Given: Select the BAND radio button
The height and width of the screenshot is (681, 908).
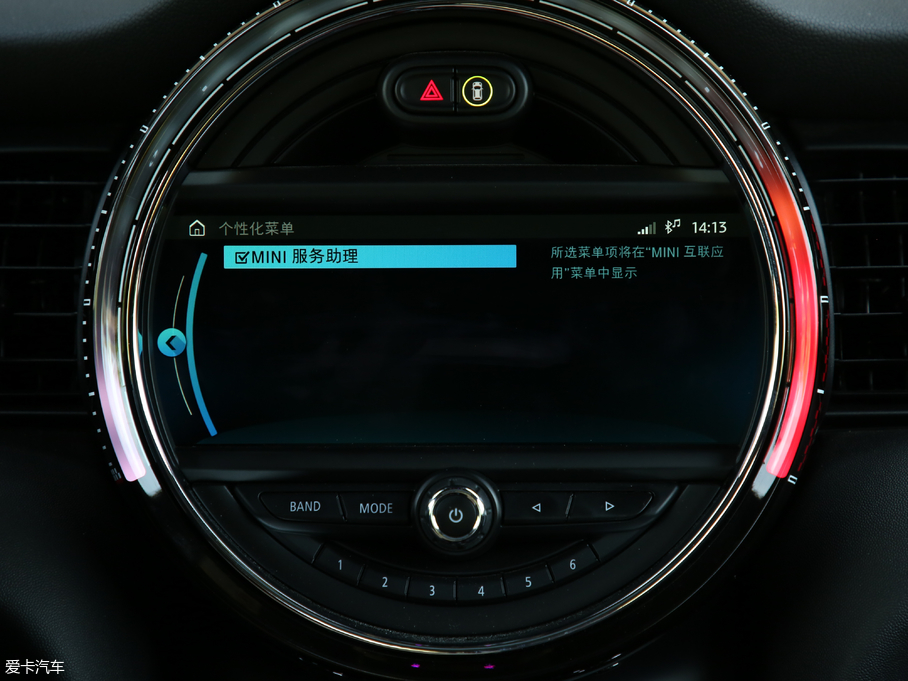Looking at the screenshot, I should tap(304, 506).
